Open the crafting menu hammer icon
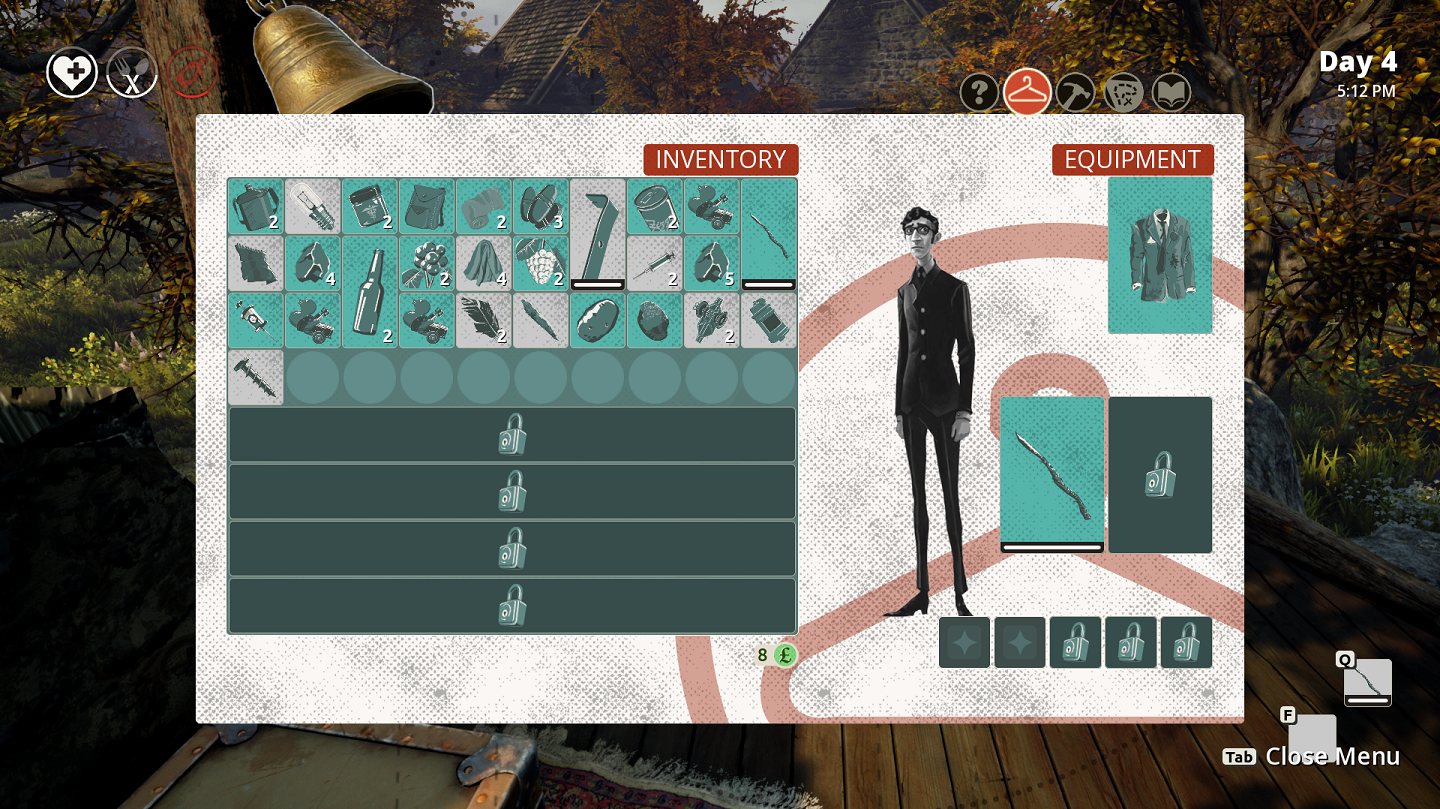The height and width of the screenshot is (809, 1440). point(1076,92)
